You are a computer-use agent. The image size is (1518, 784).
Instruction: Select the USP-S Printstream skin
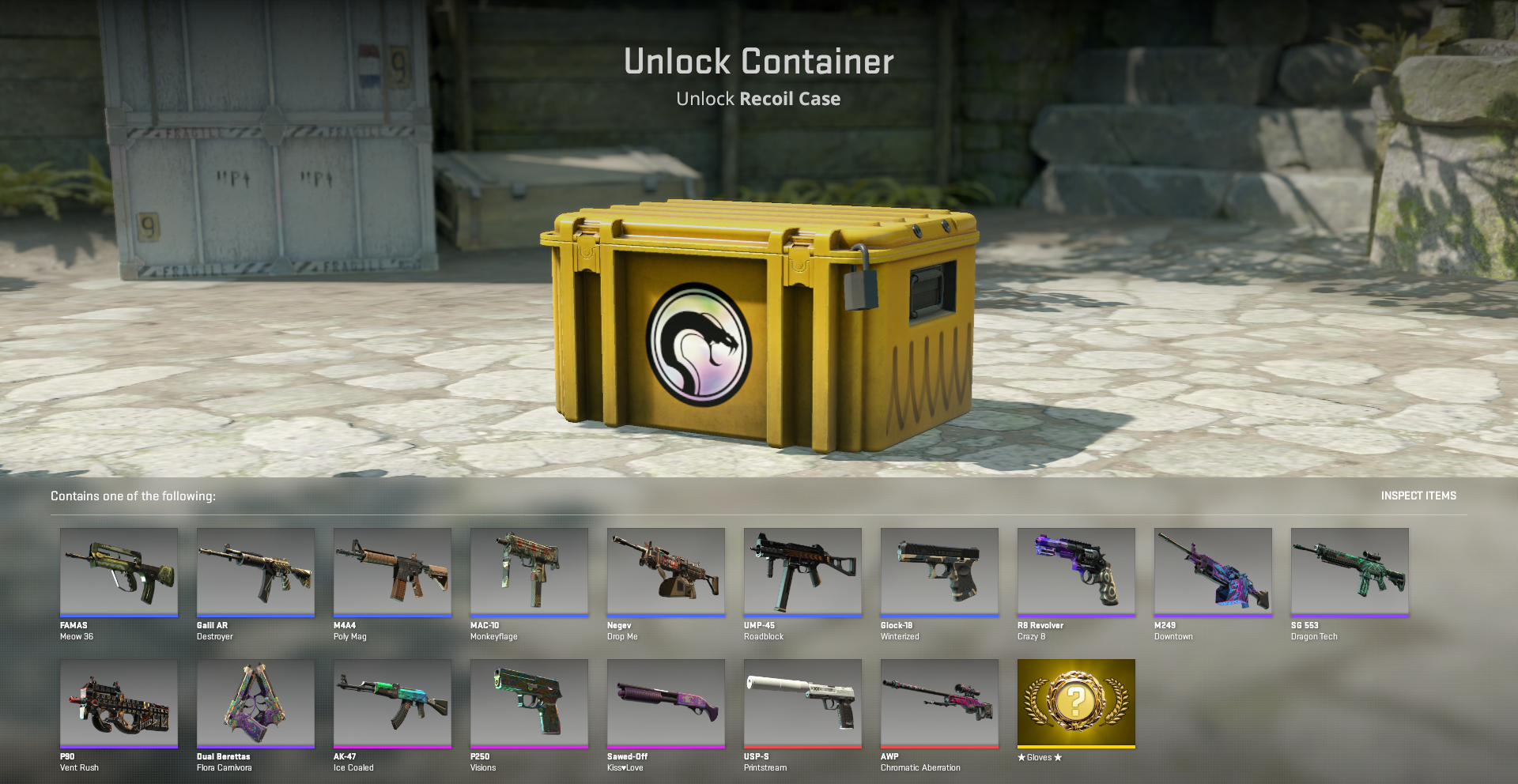click(802, 703)
